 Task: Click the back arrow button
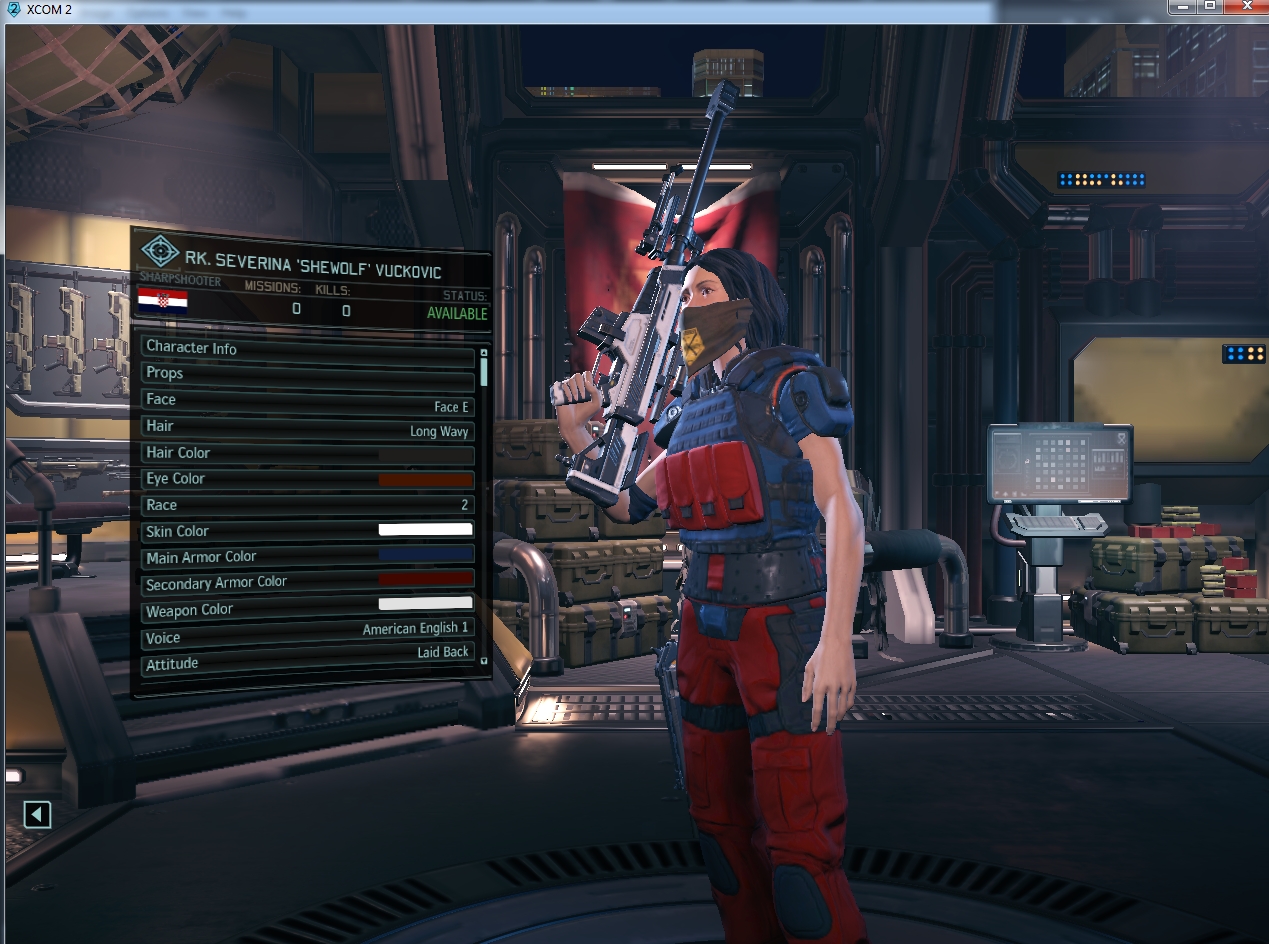(37, 815)
